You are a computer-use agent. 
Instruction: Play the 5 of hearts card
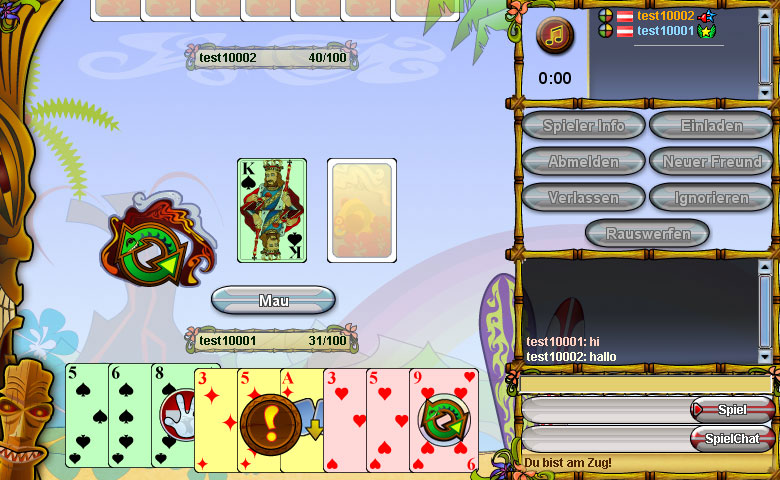click(387, 420)
